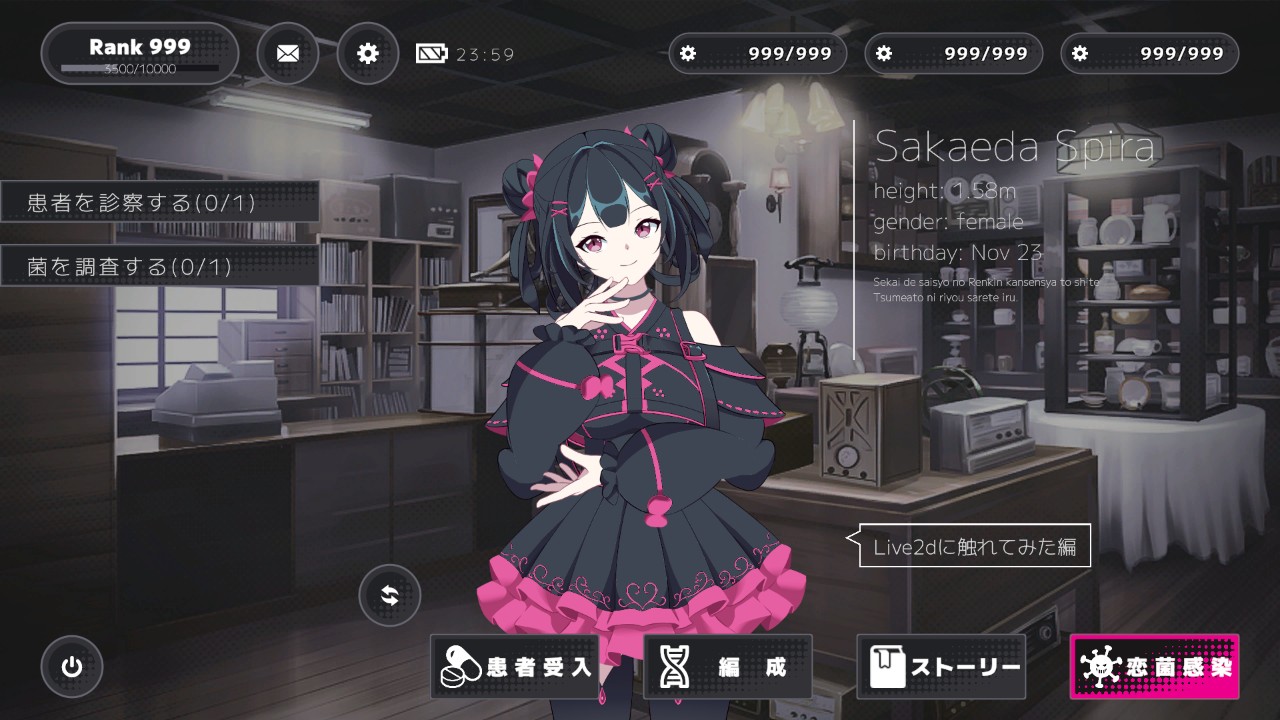This screenshot has width=1280, height=720.
Task: Click the DNA helix icon on 編成
Action: tap(676, 664)
